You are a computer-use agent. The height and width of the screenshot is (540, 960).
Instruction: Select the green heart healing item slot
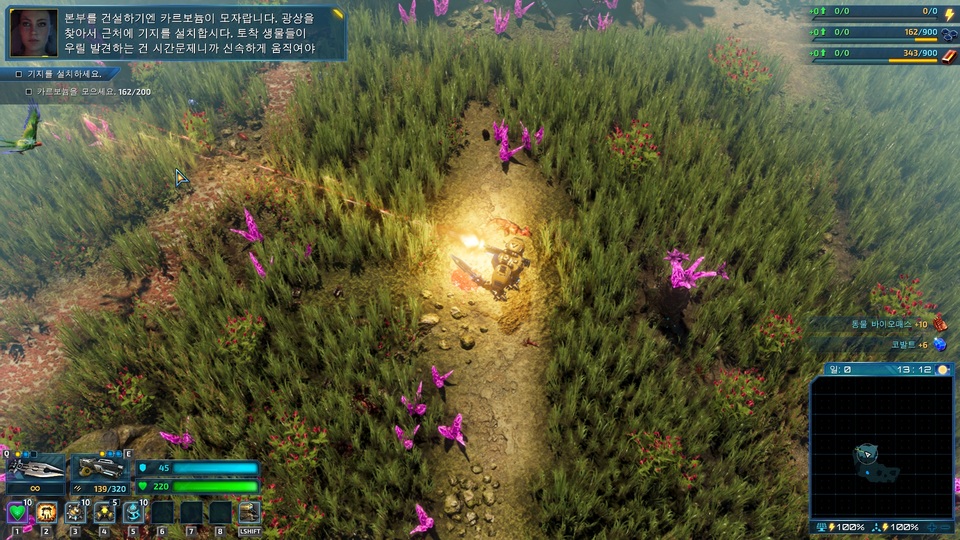click(17, 512)
